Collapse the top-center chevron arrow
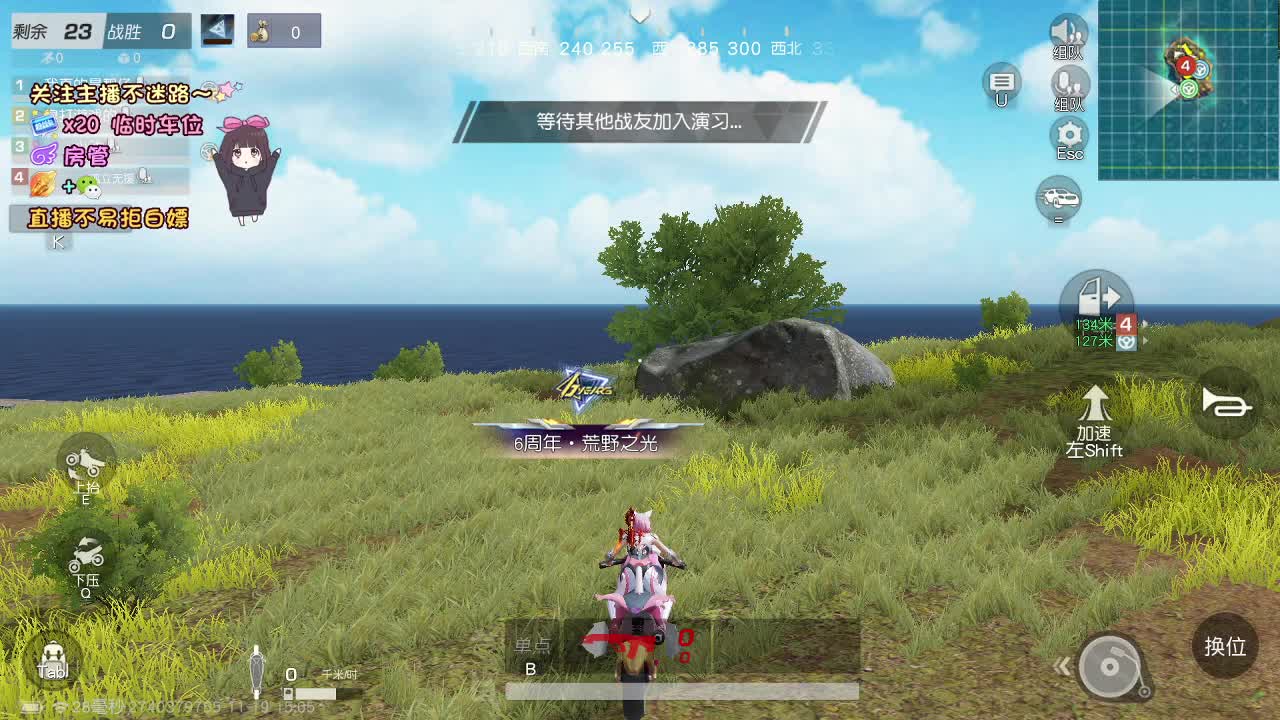 click(639, 15)
